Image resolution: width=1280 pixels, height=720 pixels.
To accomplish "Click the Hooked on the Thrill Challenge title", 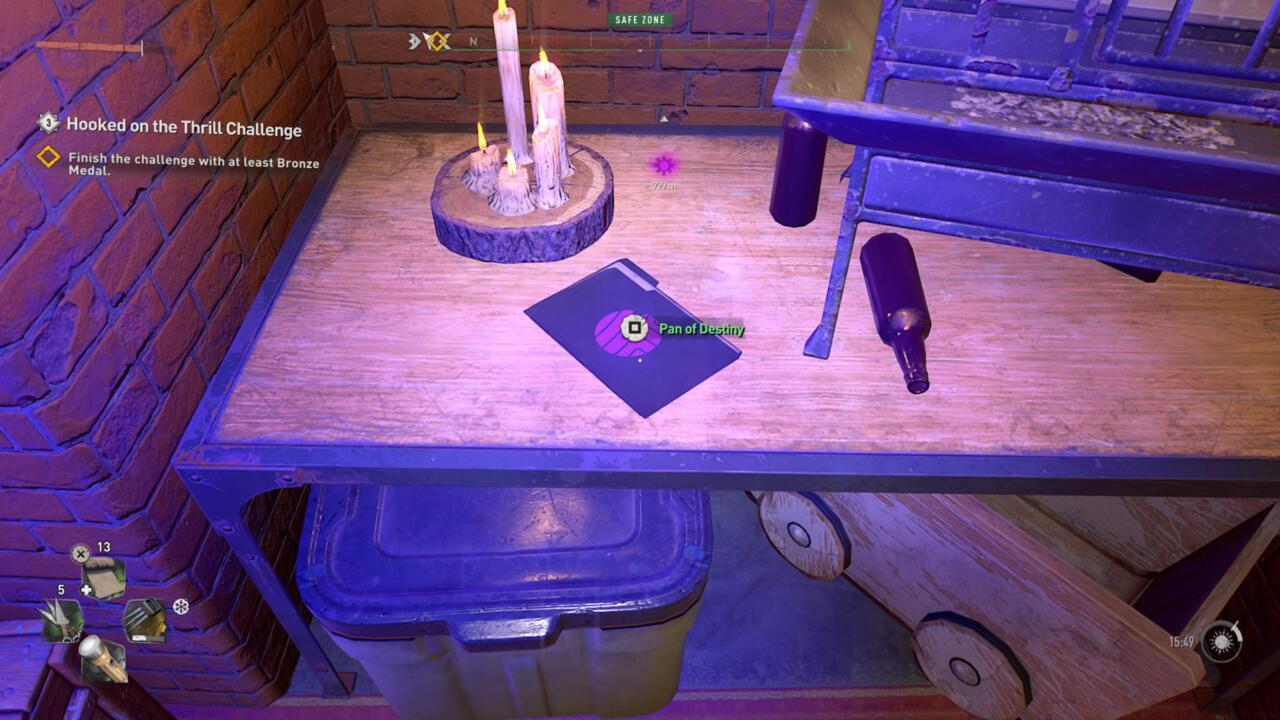I will click(x=185, y=129).
